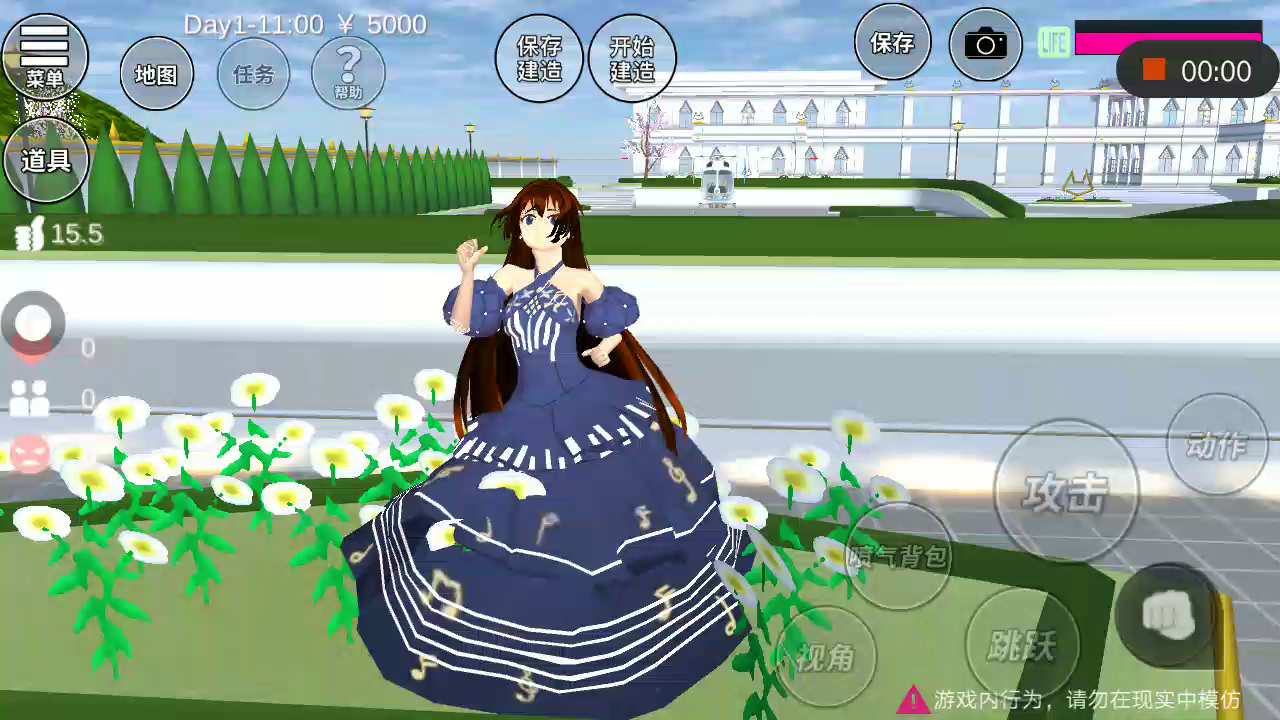The image size is (1280, 720).
Task: Click the two-person friends icon
Action: point(30,399)
